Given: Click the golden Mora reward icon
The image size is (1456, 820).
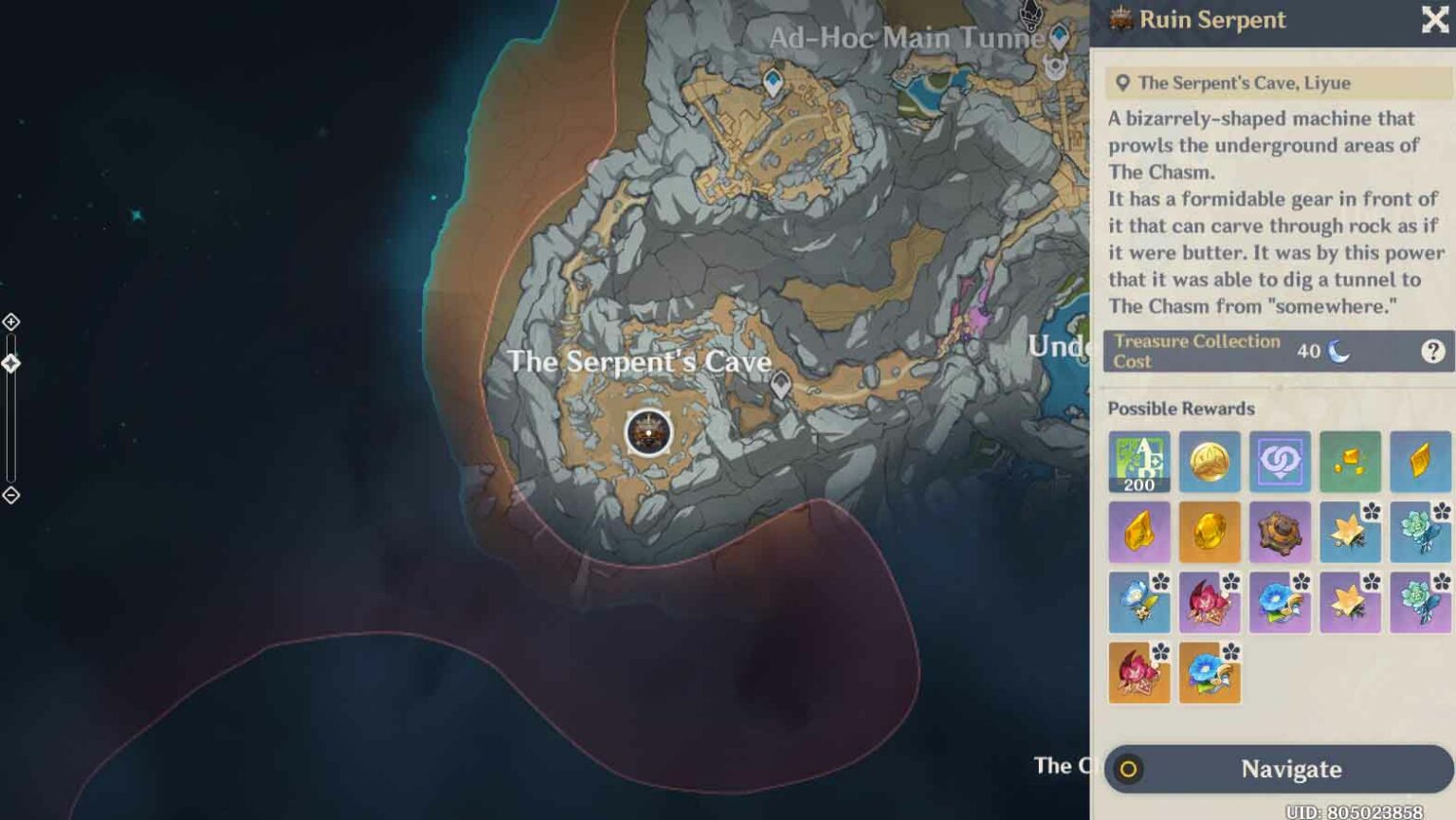Looking at the screenshot, I should click(x=1210, y=463).
